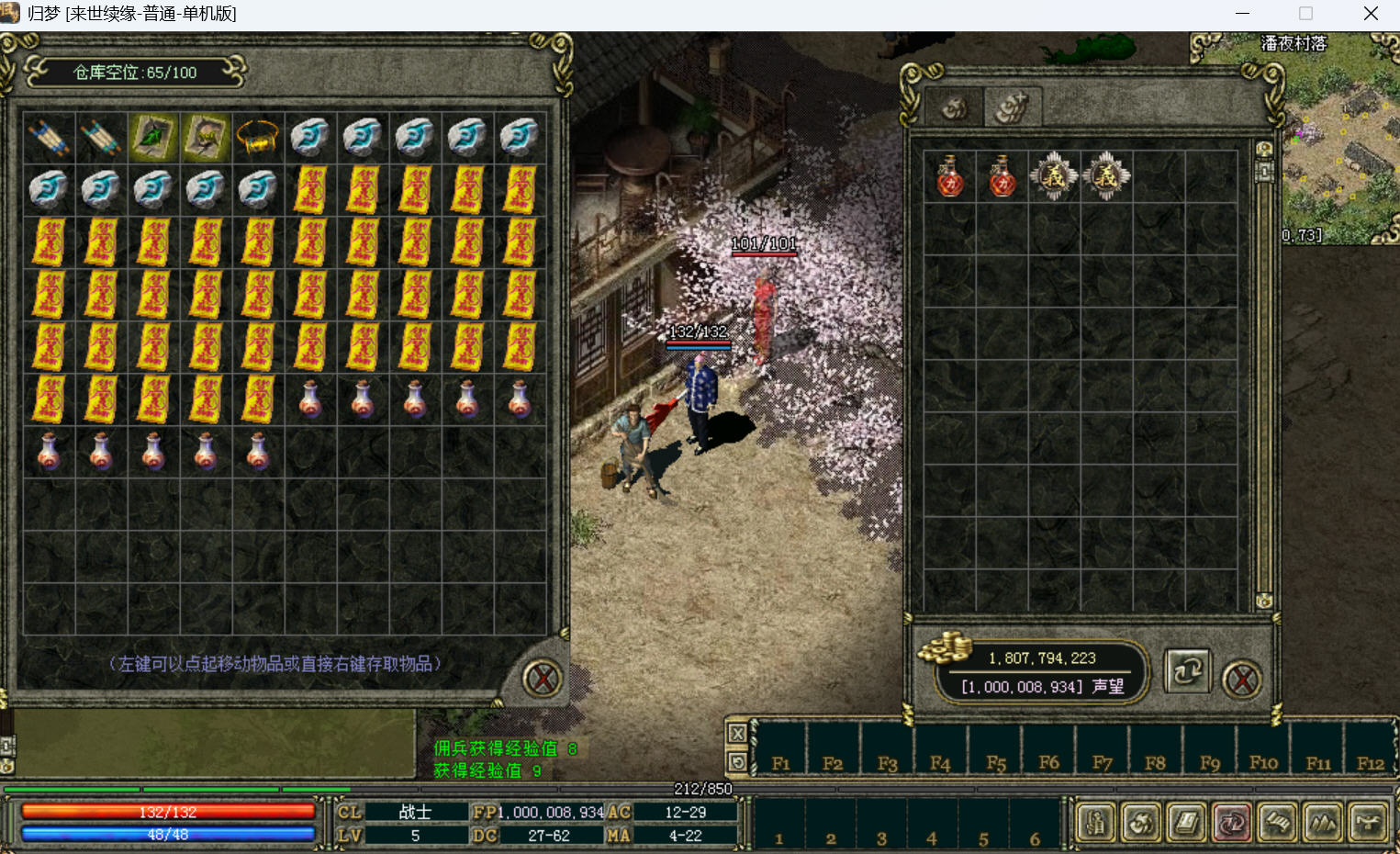Open the bag pouch toolbar button
The width and height of the screenshot is (1400, 854).
(1141, 823)
